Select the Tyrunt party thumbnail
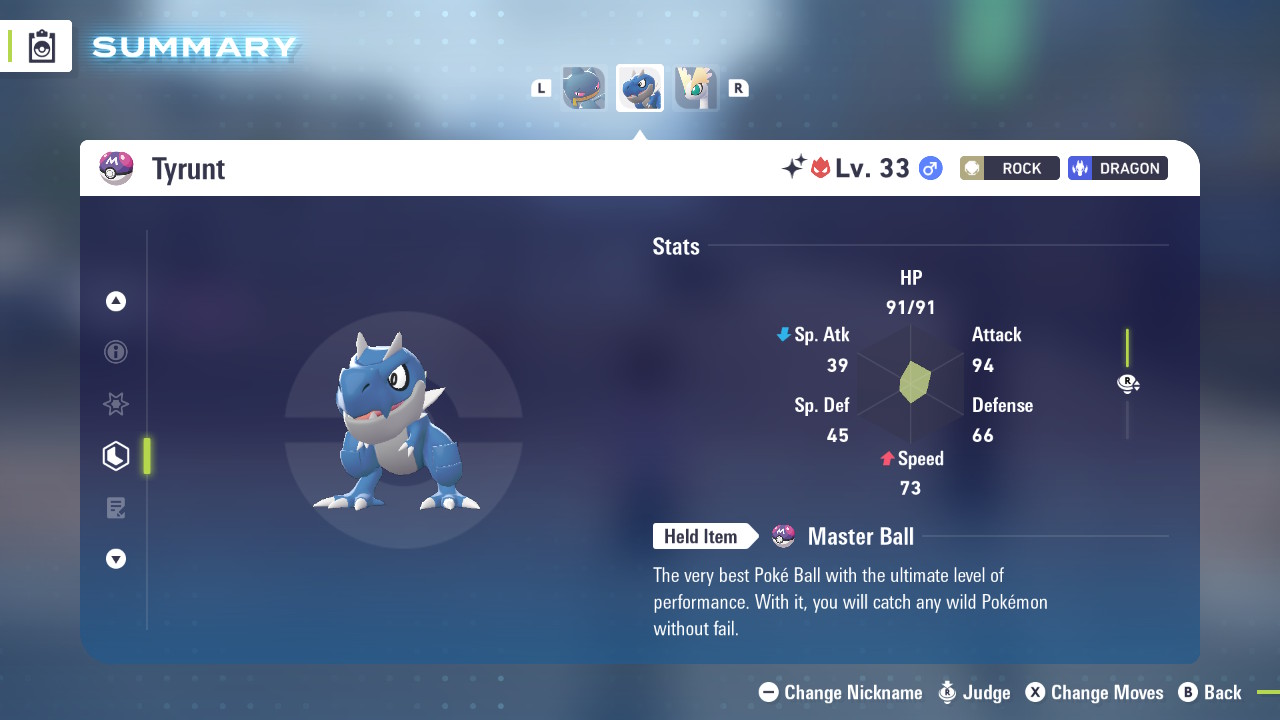 tap(640, 88)
